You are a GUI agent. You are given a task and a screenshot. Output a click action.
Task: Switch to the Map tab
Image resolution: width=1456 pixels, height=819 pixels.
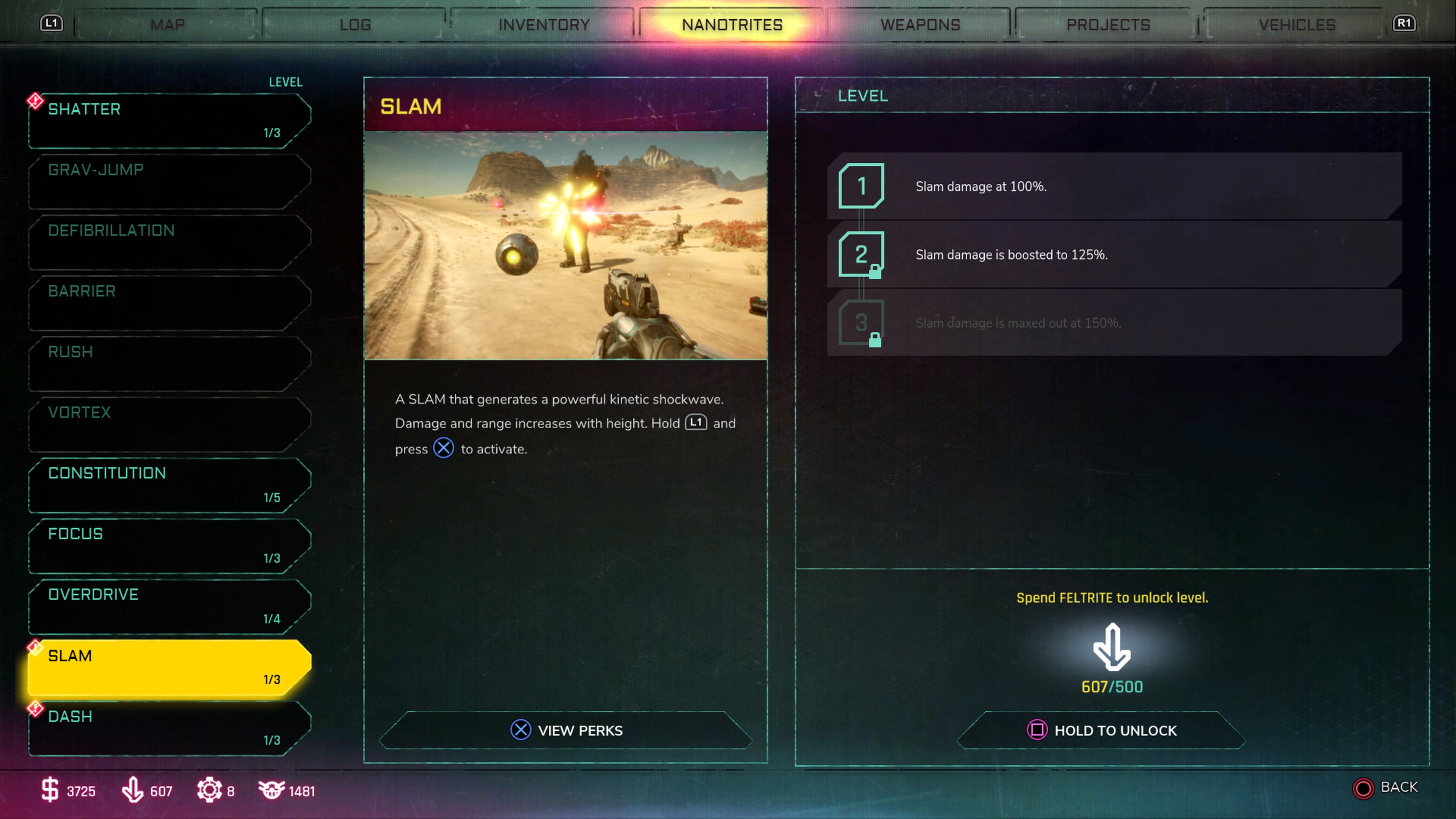[167, 25]
